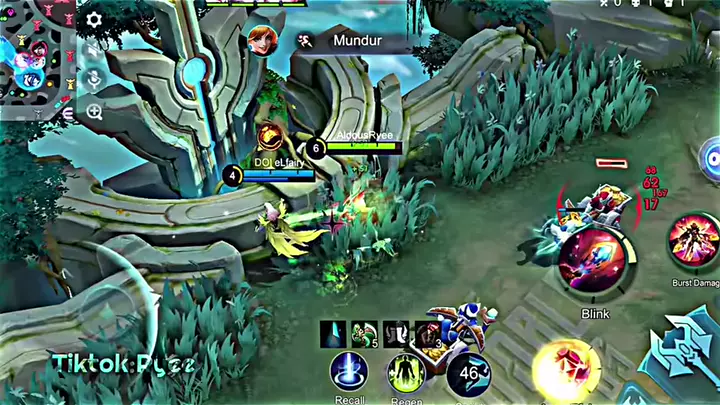The width and height of the screenshot is (720, 405).
Task: Send the Mundur quick chat message
Action: click(350, 43)
